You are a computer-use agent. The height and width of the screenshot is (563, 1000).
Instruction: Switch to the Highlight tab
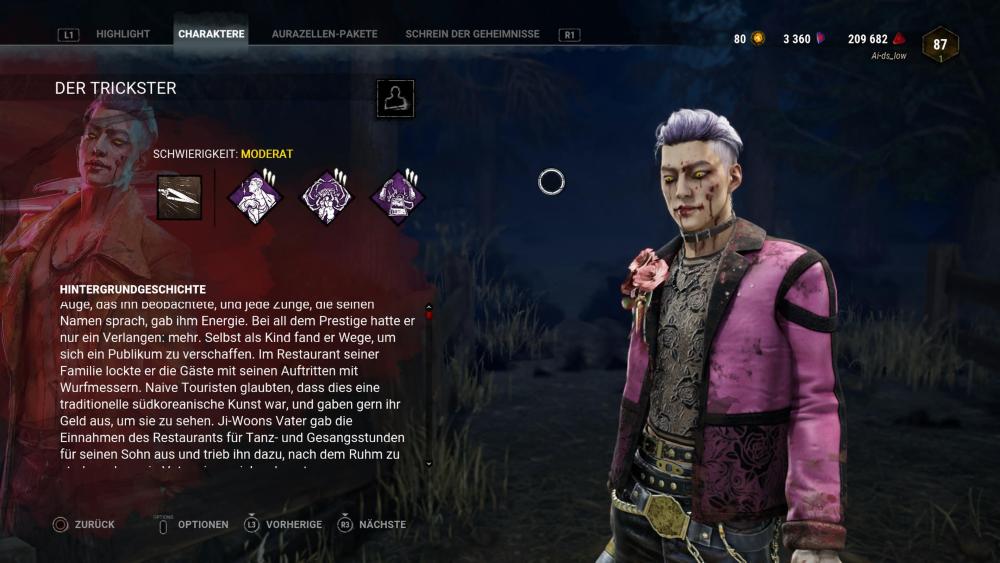pos(123,34)
